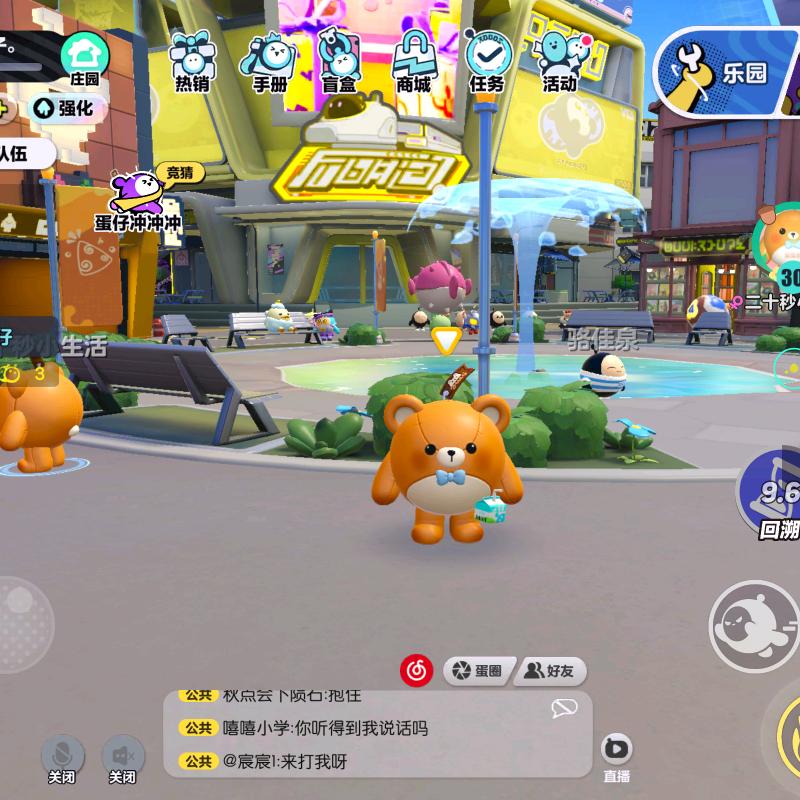Click the red NetEase swirl icon

[x=417, y=670]
